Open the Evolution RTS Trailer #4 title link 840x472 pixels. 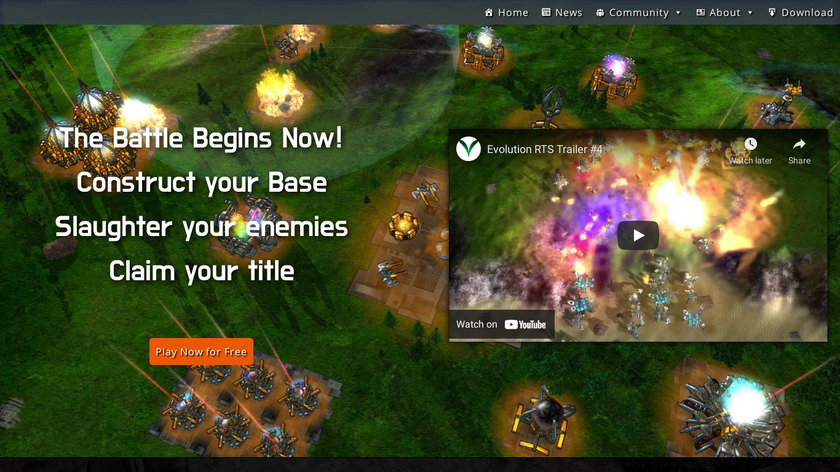pyautogui.click(x=545, y=149)
